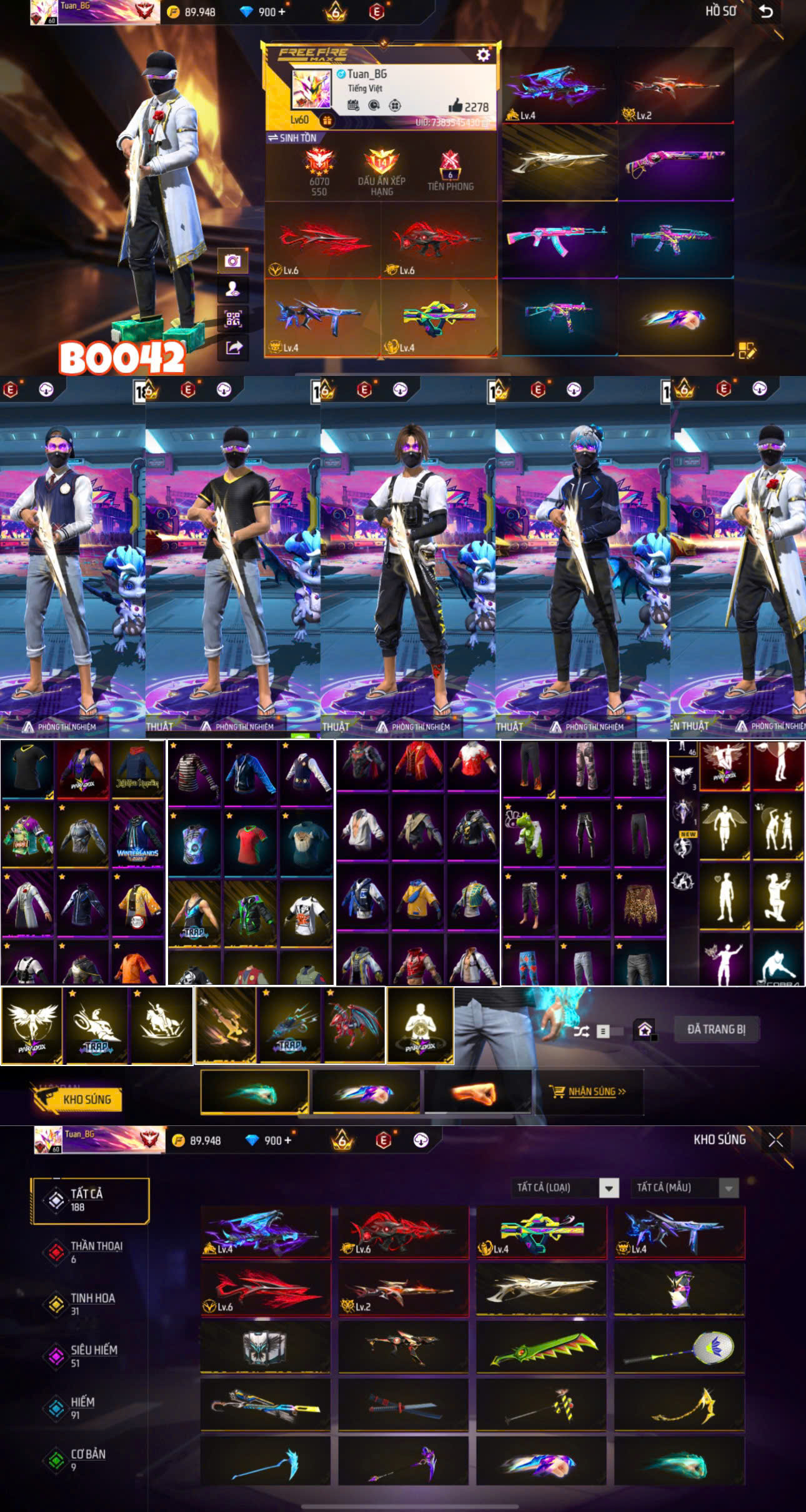This screenshot has width=806, height=1512.
Task: Copy the player UID
Action: pyautogui.click(x=485, y=122)
